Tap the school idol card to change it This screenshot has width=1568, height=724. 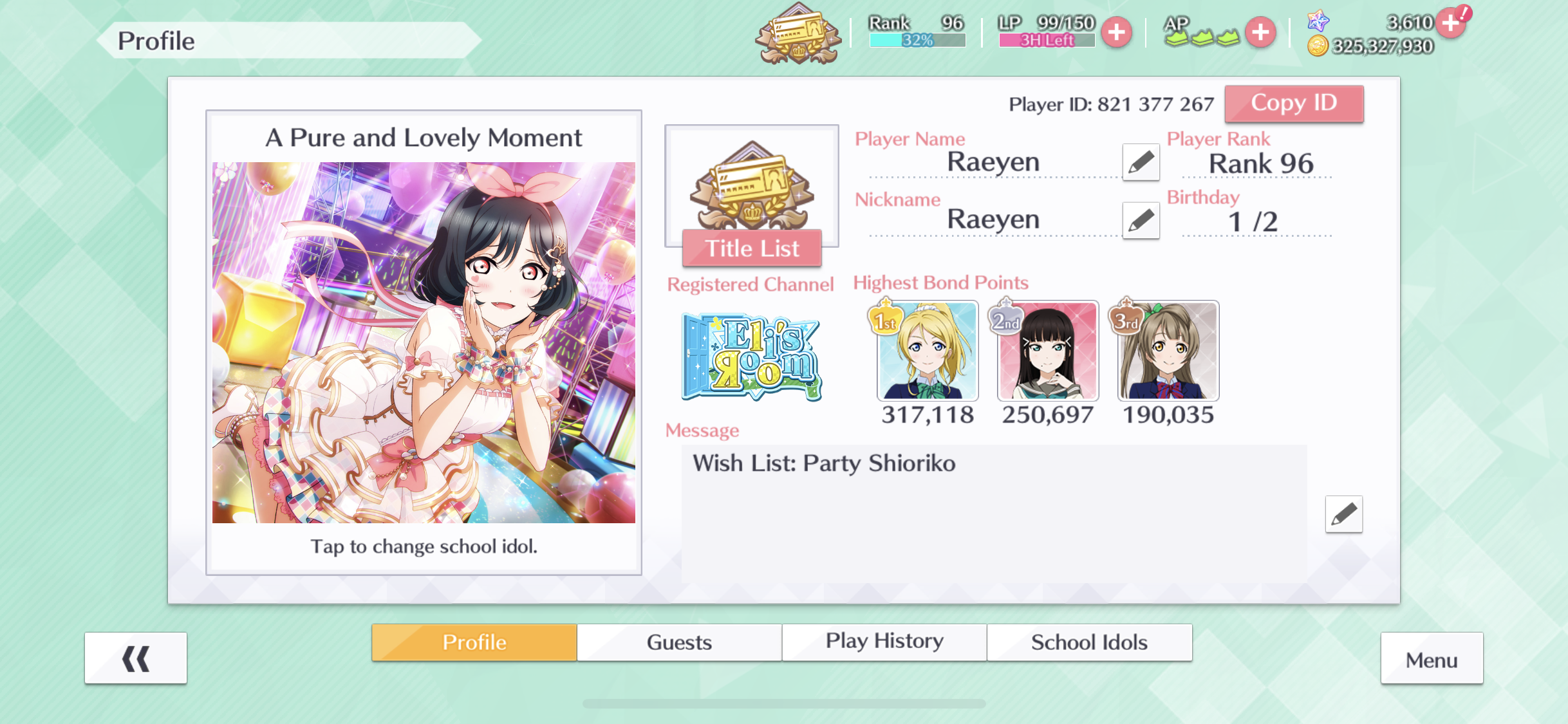click(424, 342)
